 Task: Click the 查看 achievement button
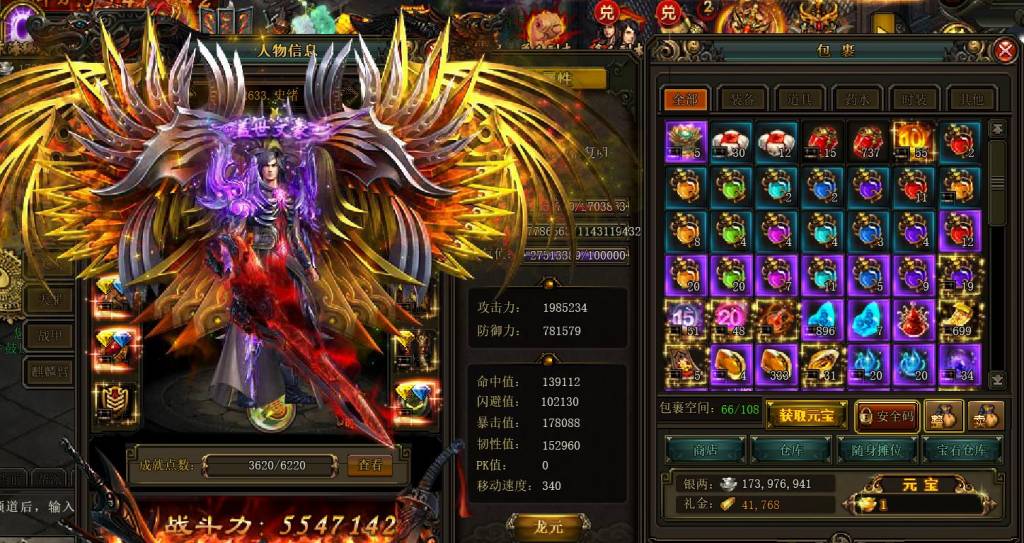click(369, 466)
